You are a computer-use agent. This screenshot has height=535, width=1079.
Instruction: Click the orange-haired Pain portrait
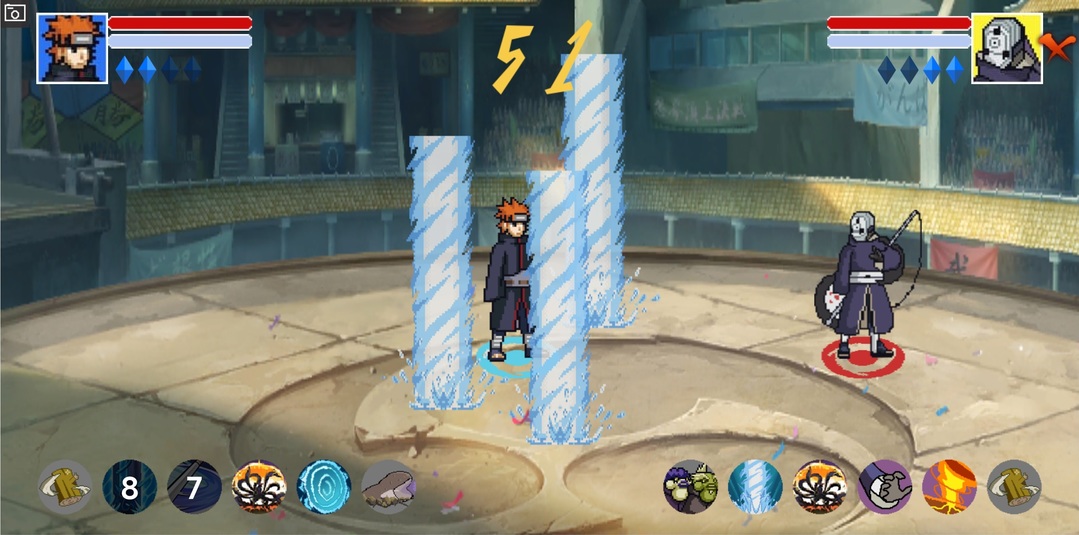[72, 48]
